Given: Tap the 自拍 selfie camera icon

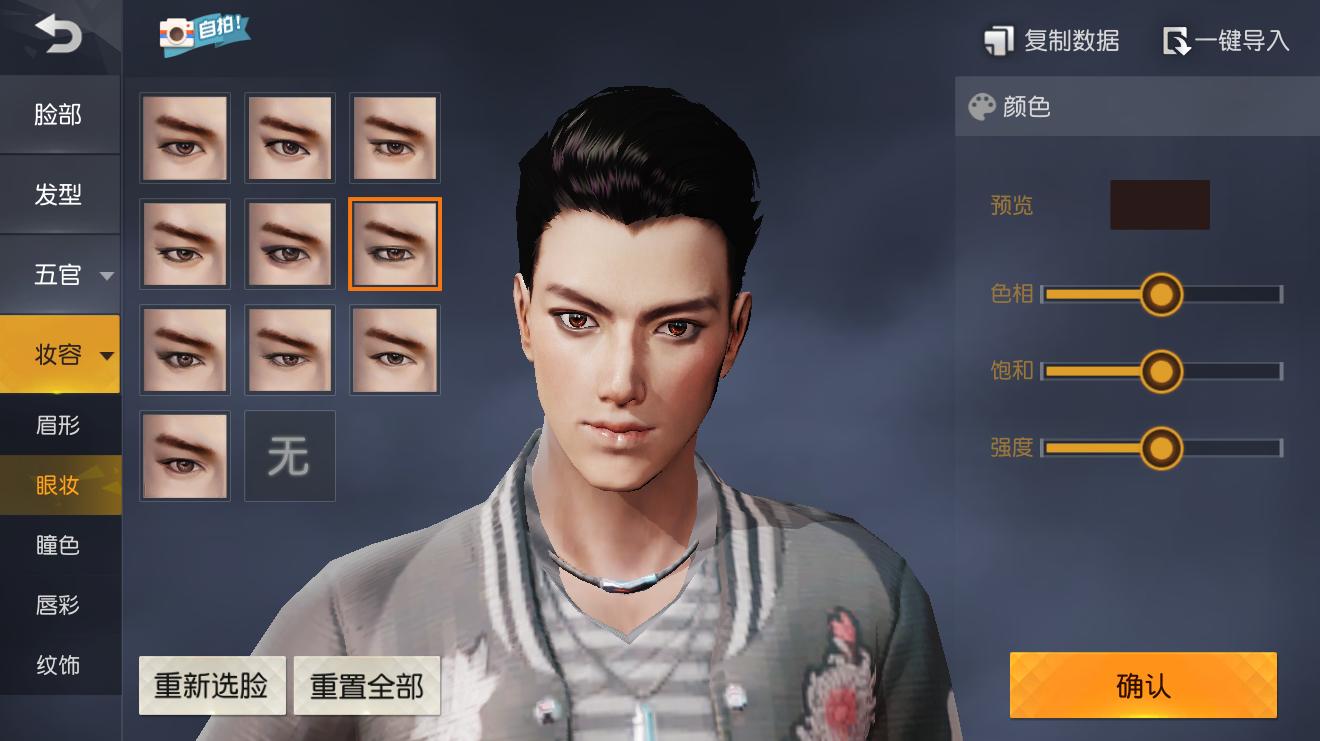Looking at the screenshot, I should pyautogui.click(x=204, y=32).
